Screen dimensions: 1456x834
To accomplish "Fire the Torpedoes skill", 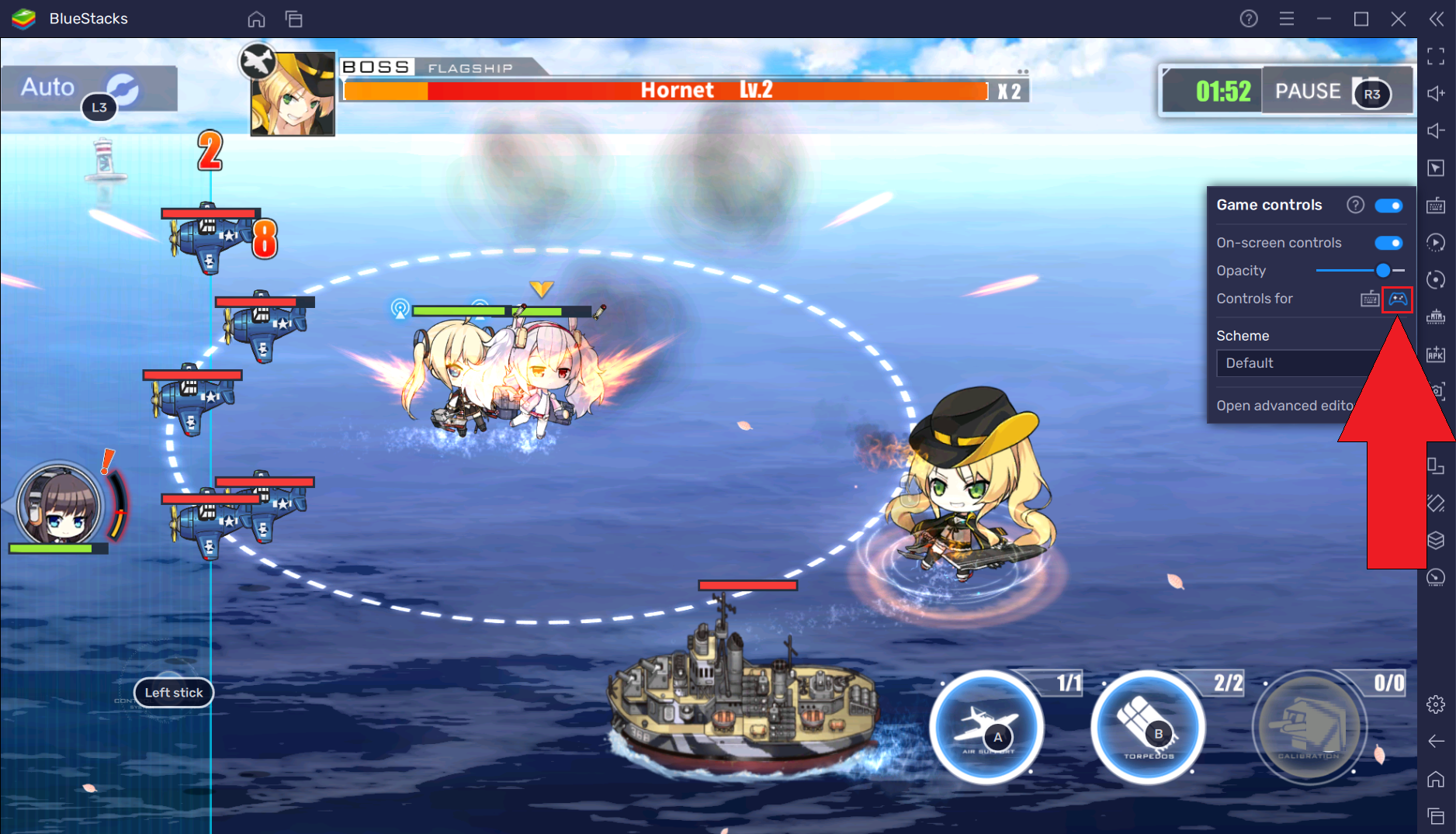I will point(1147,727).
